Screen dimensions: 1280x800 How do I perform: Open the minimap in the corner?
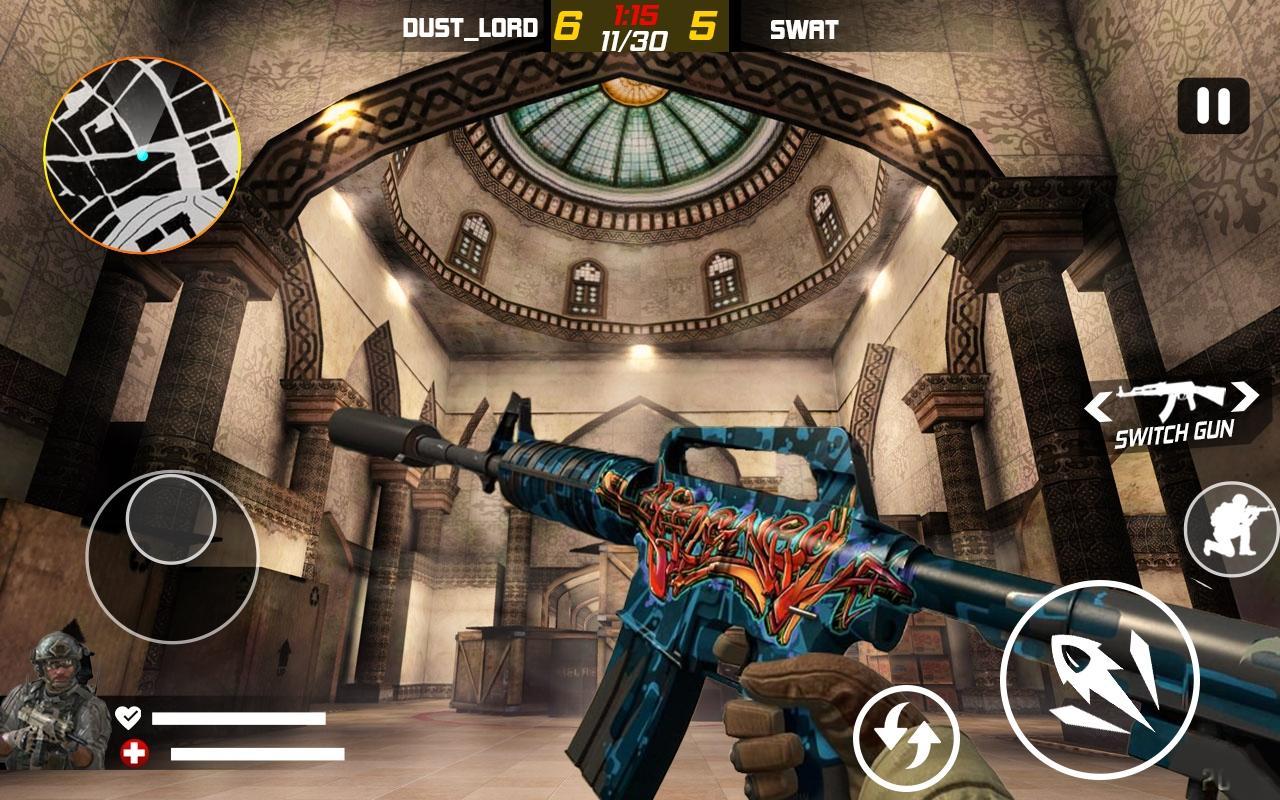click(x=145, y=150)
